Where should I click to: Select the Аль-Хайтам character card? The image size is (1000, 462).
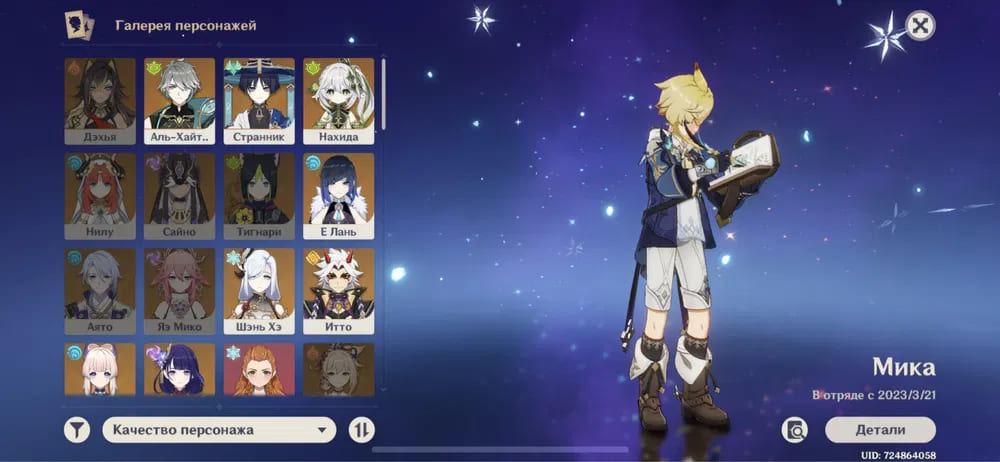pos(180,101)
